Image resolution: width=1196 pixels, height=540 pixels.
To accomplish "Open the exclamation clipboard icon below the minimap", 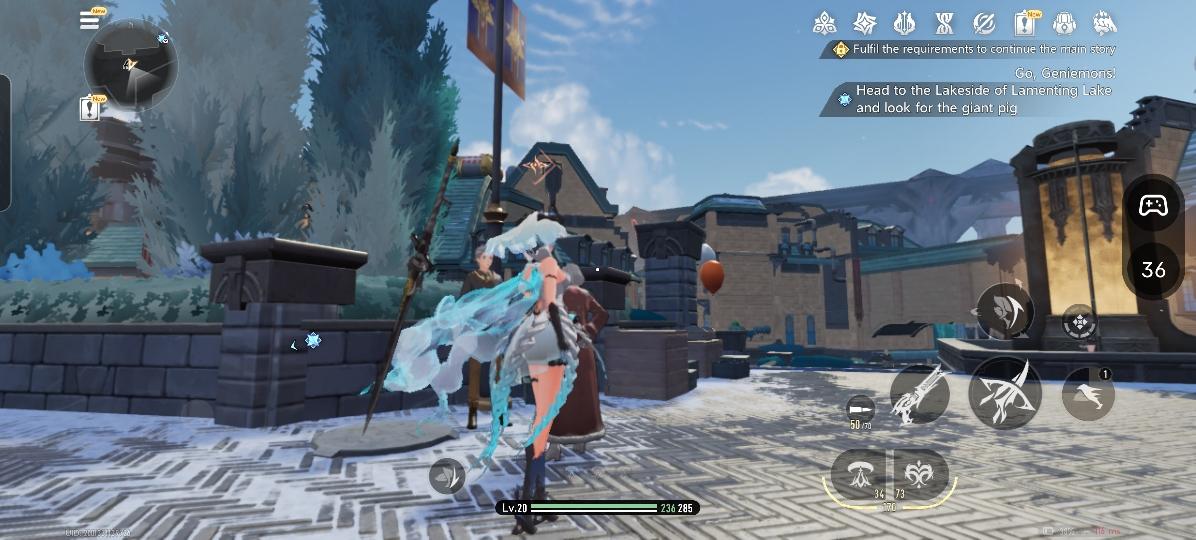I will pos(91,107).
